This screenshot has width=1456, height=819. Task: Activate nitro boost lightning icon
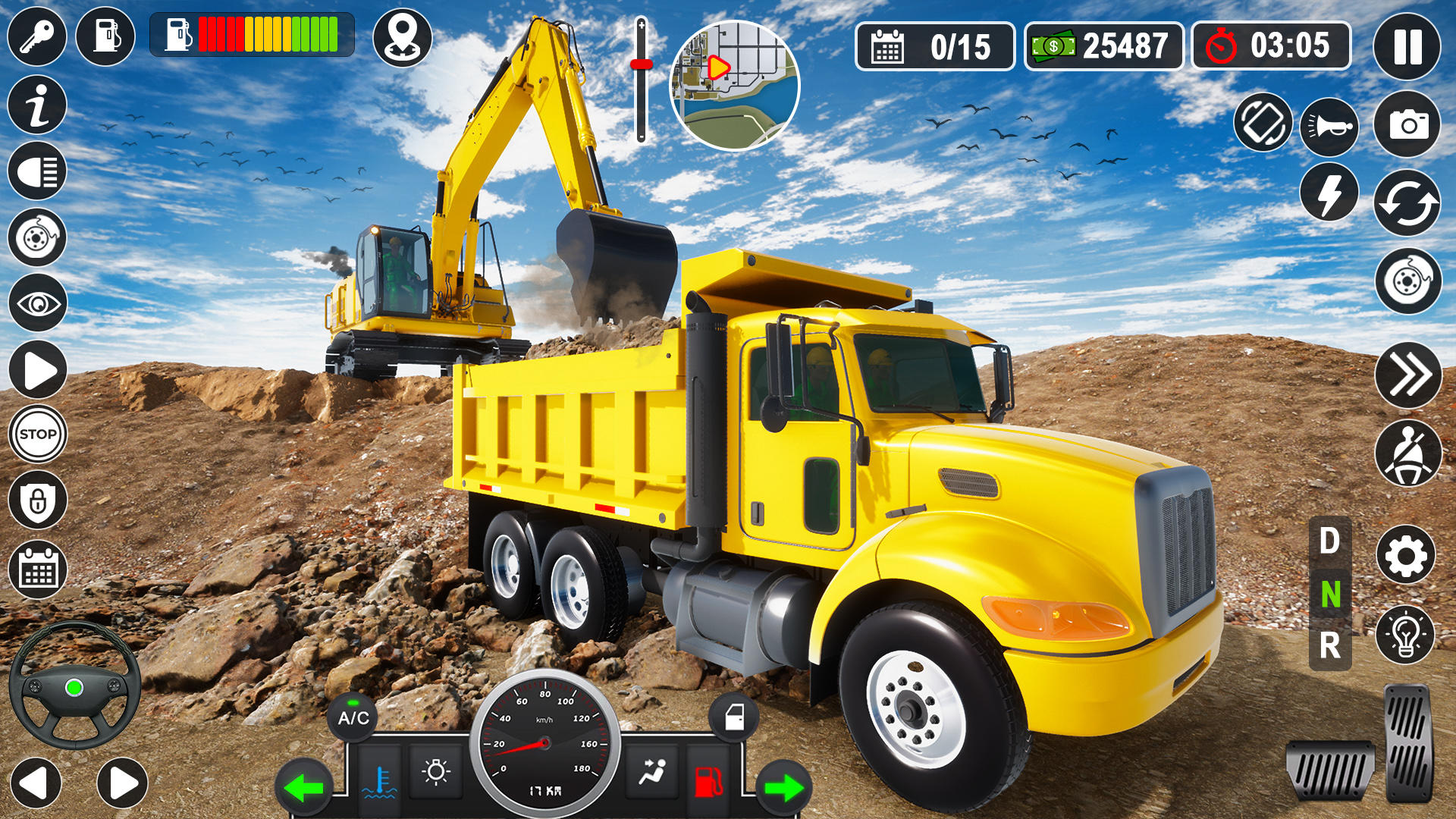(1329, 193)
